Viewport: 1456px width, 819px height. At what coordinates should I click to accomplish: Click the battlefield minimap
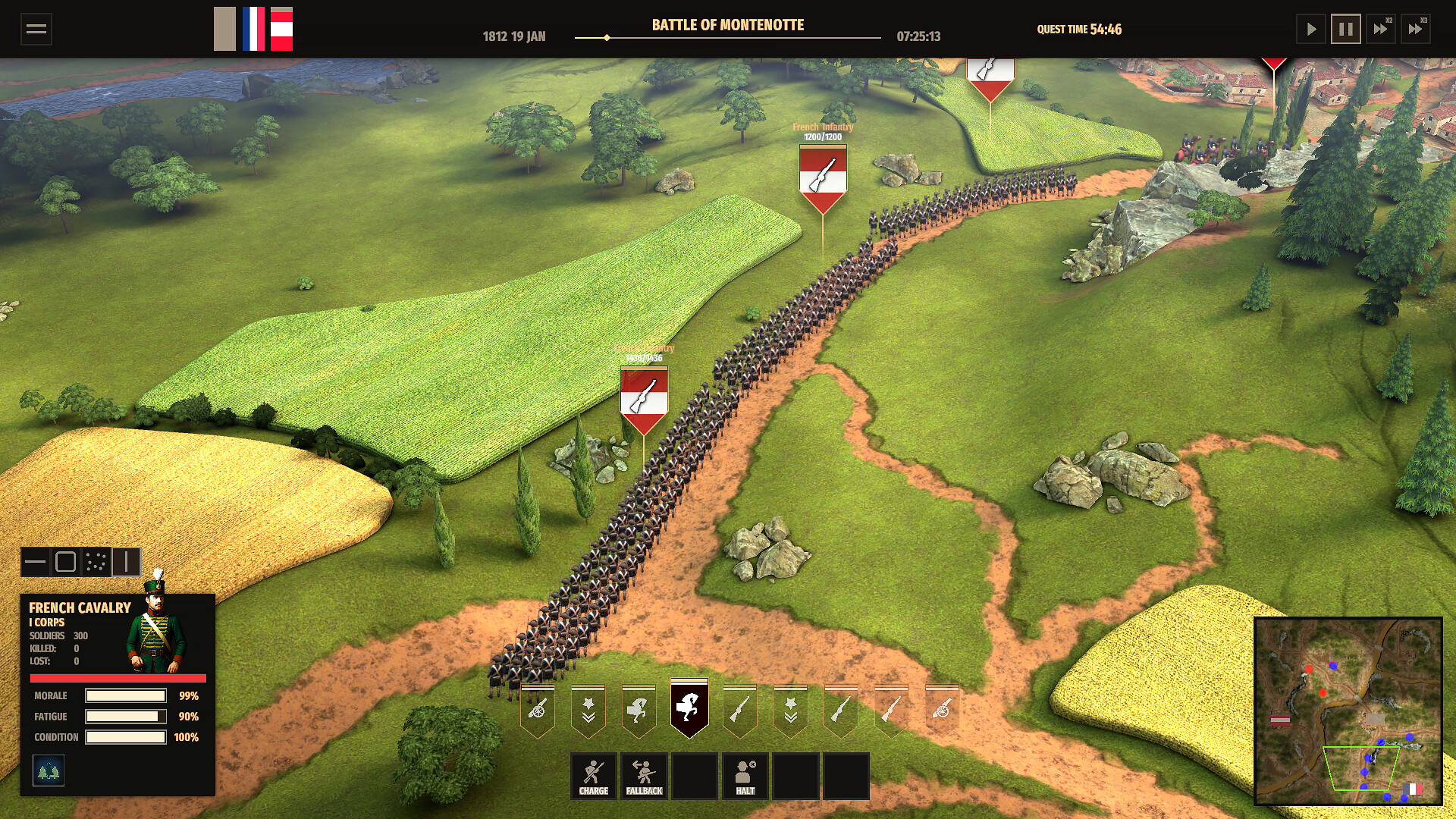pyautogui.click(x=1348, y=711)
